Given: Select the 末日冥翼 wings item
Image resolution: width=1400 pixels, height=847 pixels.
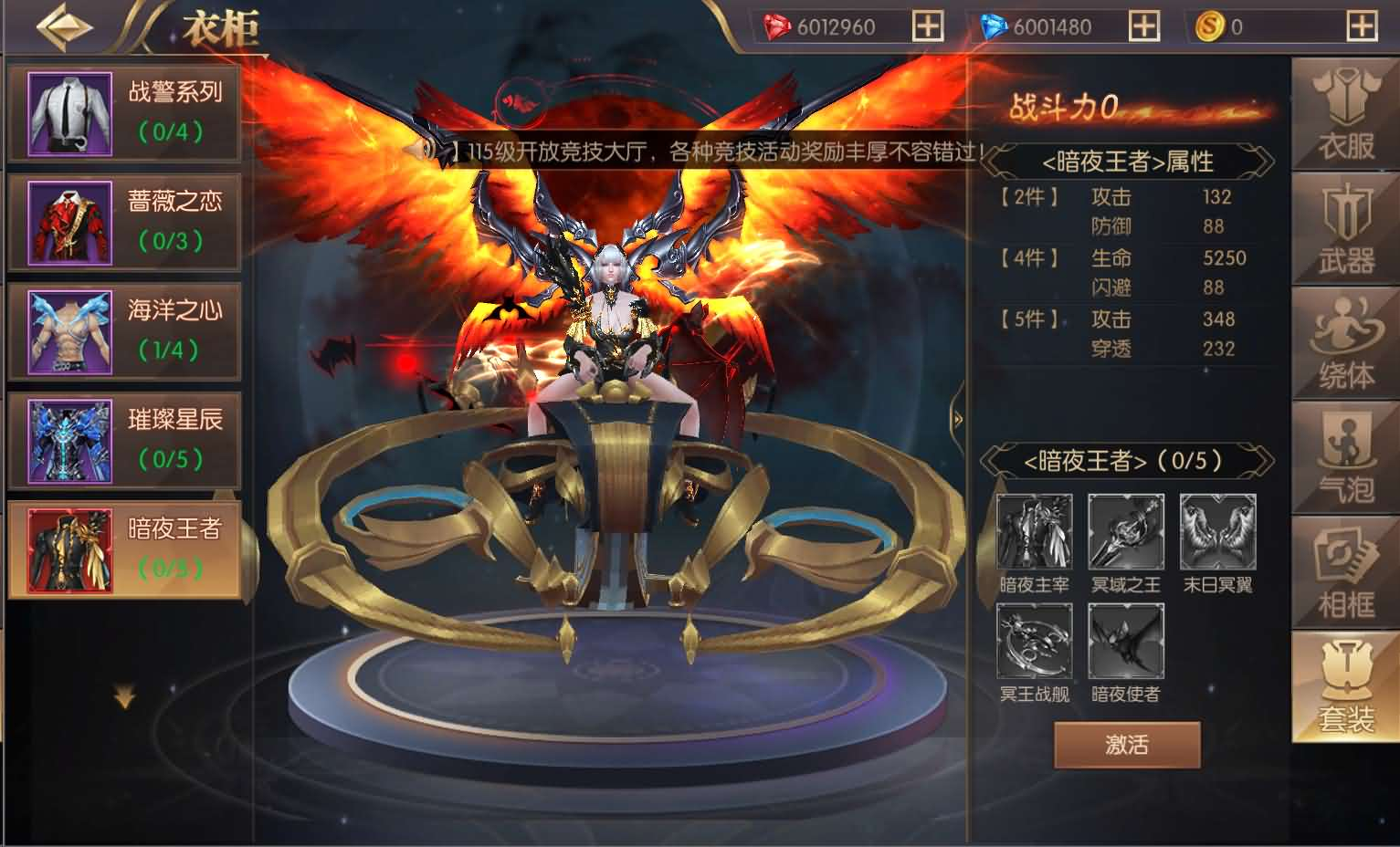Looking at the screenshot, I should 1217,529.
